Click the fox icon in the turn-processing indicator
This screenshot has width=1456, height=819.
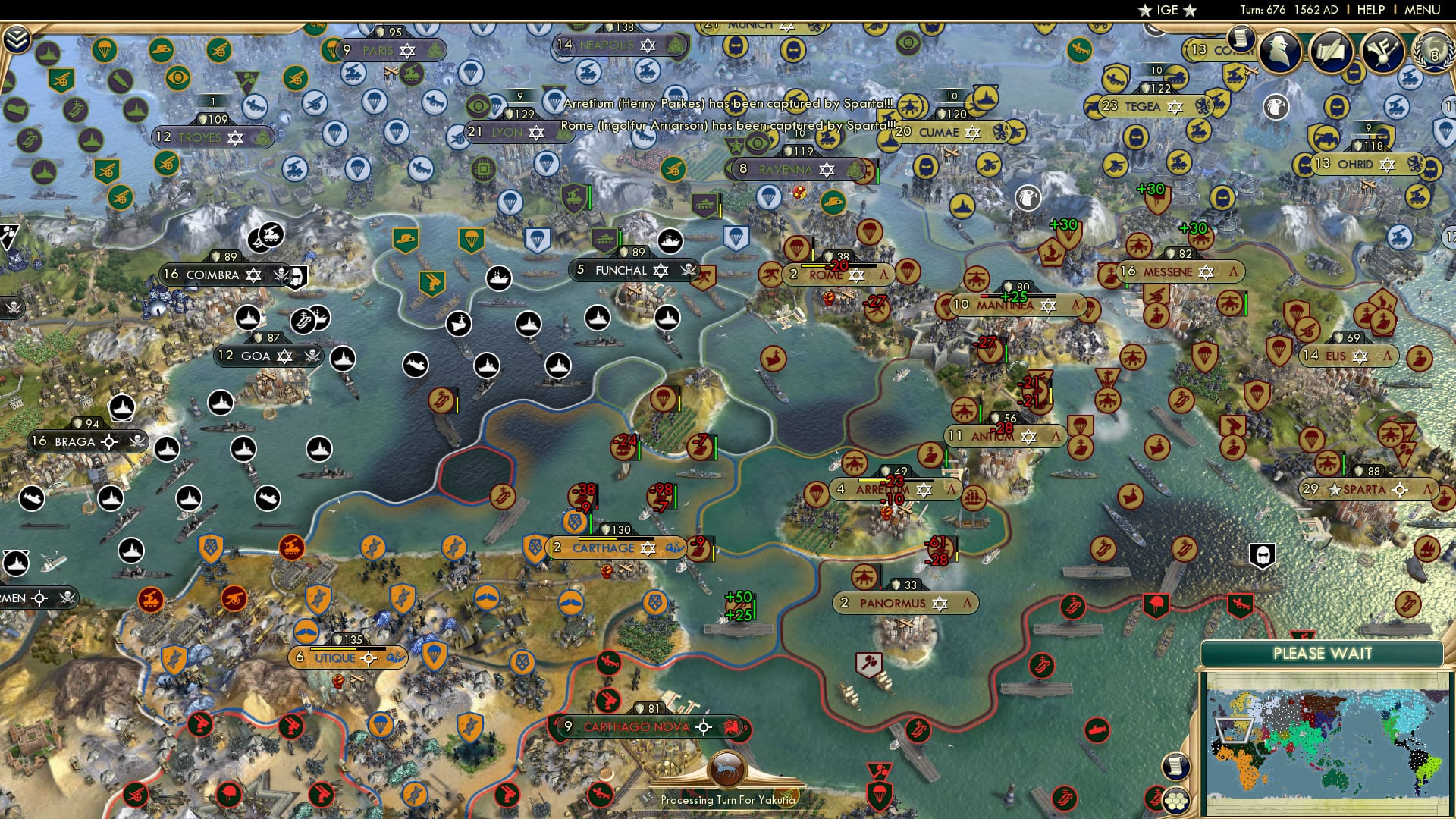click(x=726, y=770)
